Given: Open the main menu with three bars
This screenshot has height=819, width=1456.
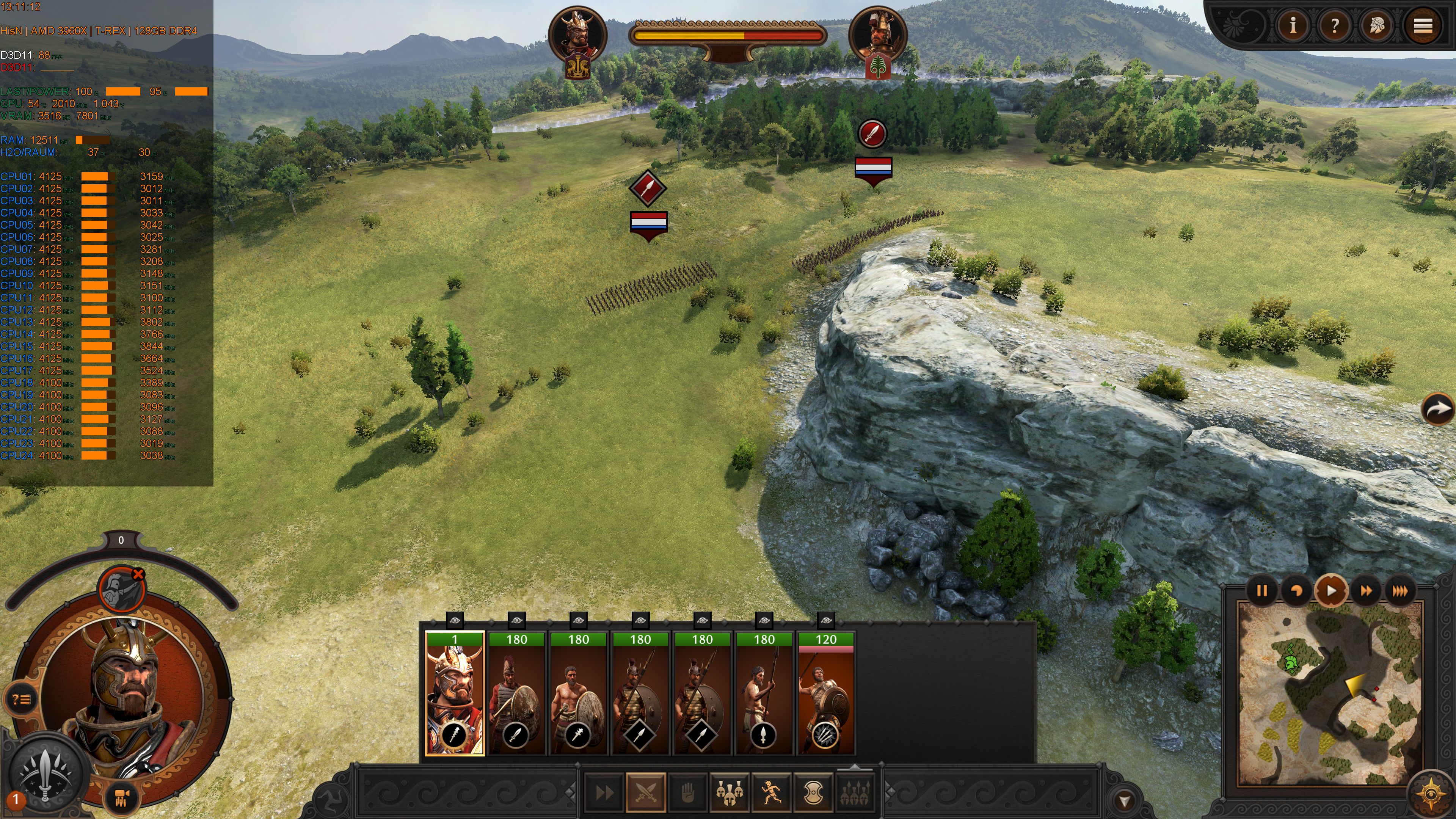Looking at the screenshot, I should (1423, 25).
